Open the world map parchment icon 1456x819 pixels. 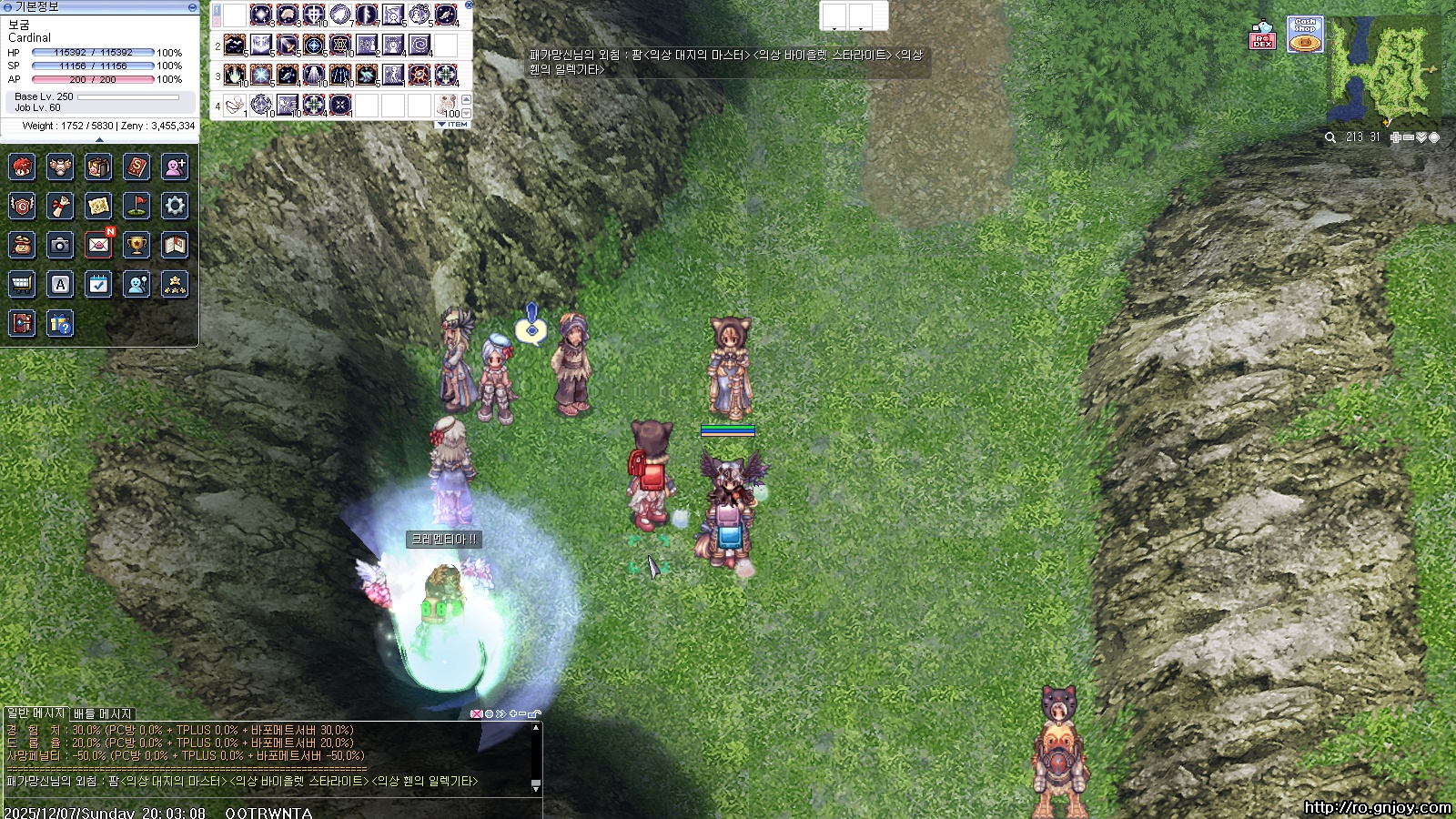(98, 206)
